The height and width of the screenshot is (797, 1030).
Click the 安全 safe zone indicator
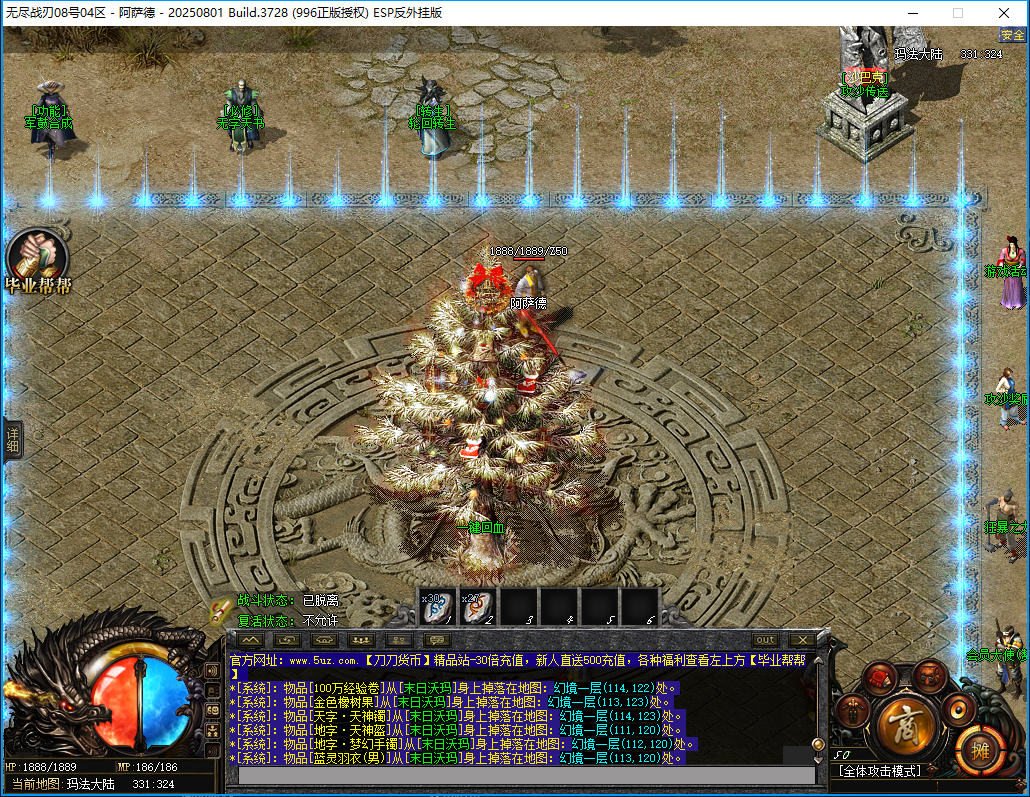point(1012,35)
